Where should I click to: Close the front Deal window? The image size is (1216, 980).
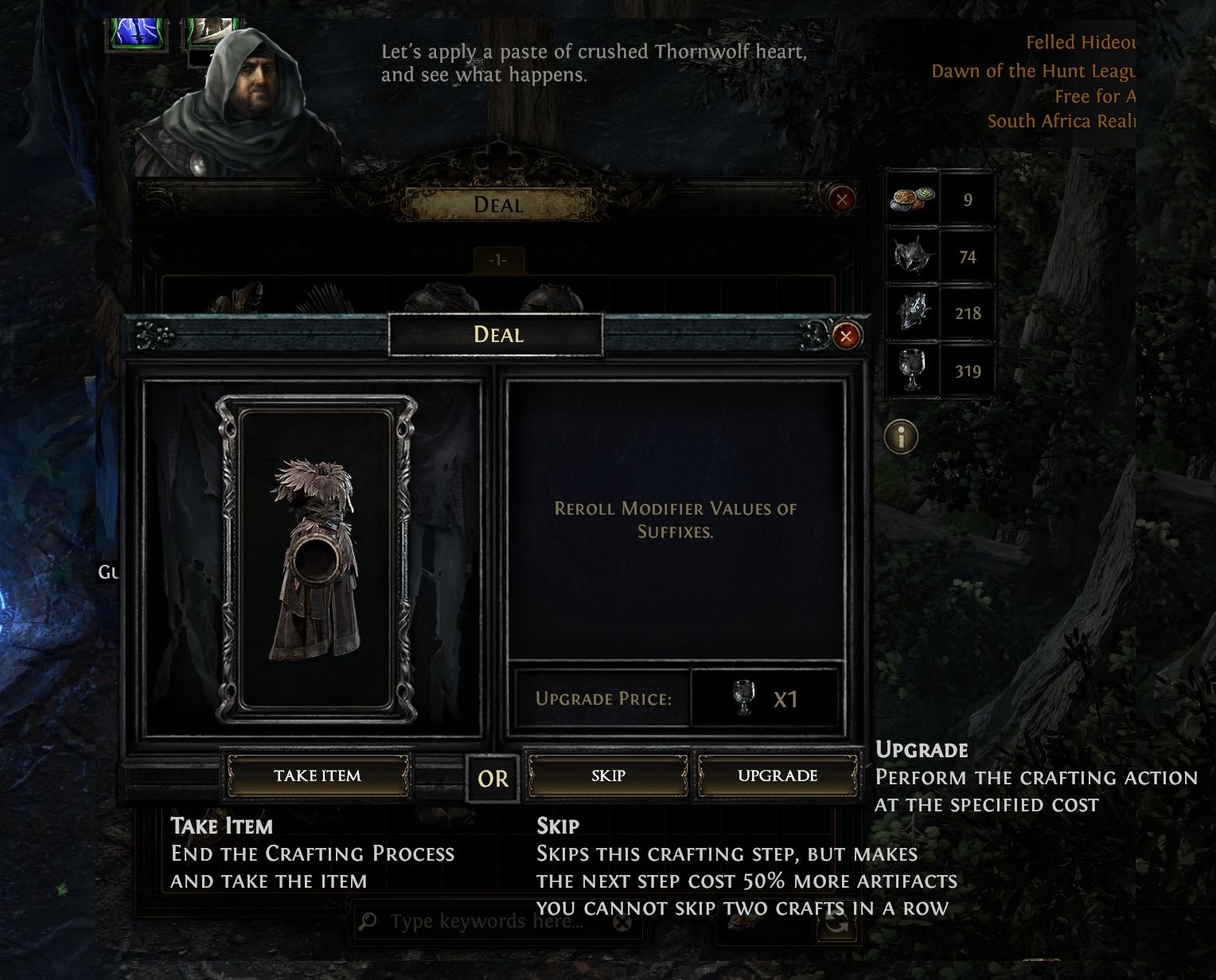tap(846, 336)
